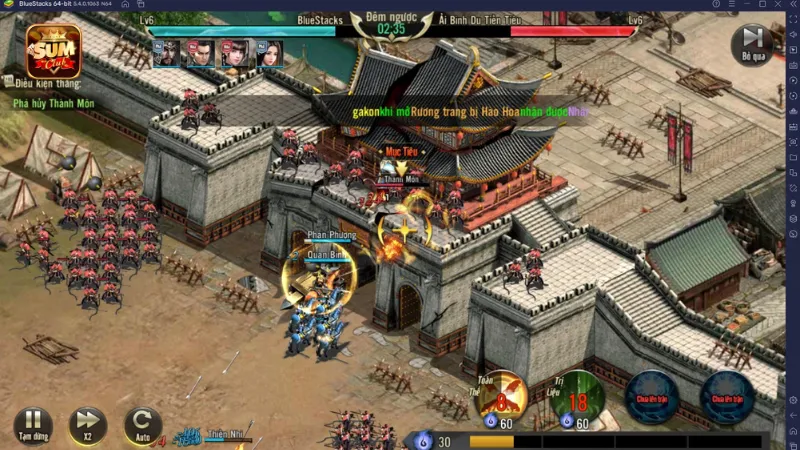The image size is (800, 450).
Task: Activate the Toàn Thể skill
Action: [501, 397]
